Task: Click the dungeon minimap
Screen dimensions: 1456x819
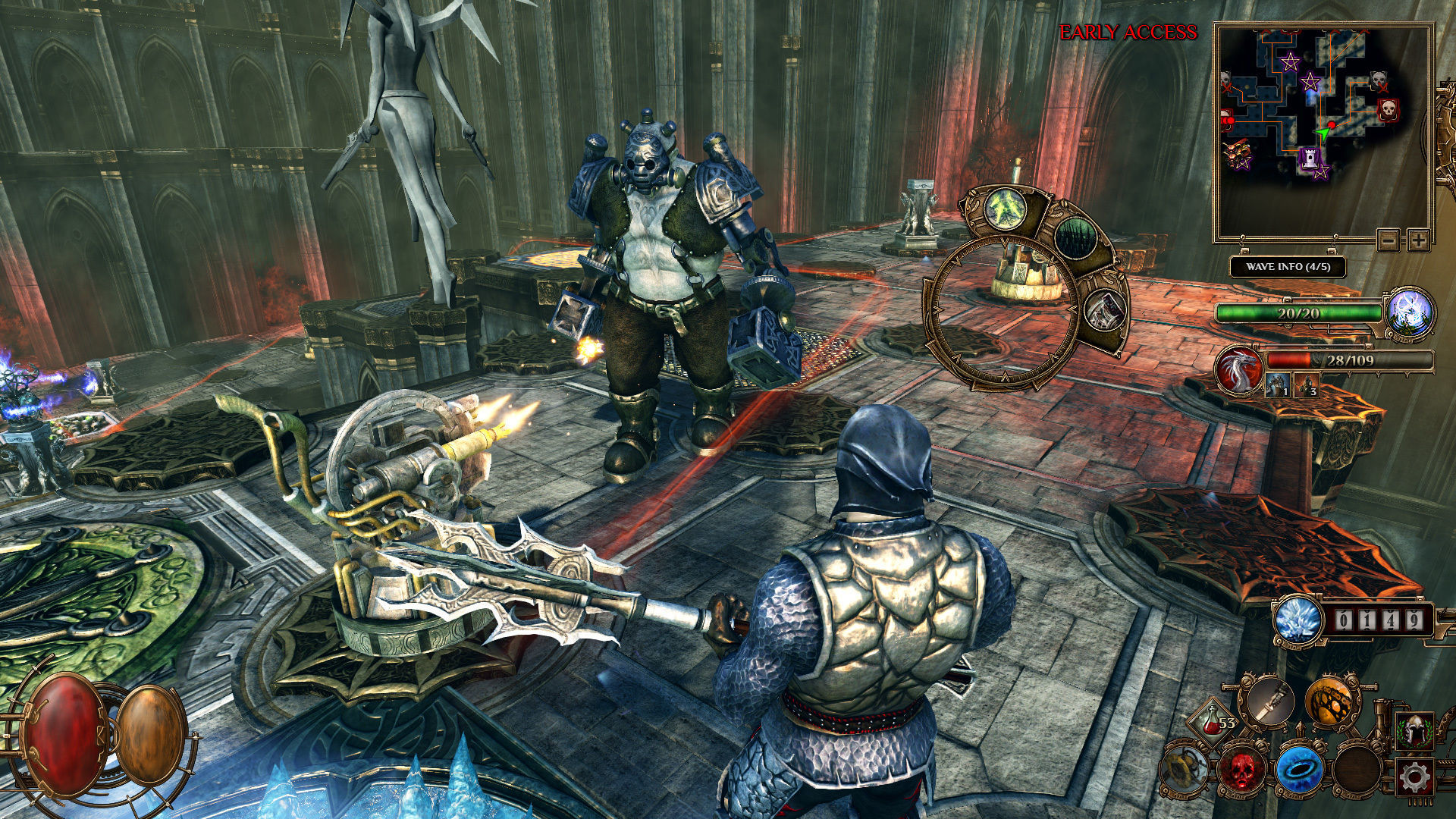Action: [x=1322, y=129]
